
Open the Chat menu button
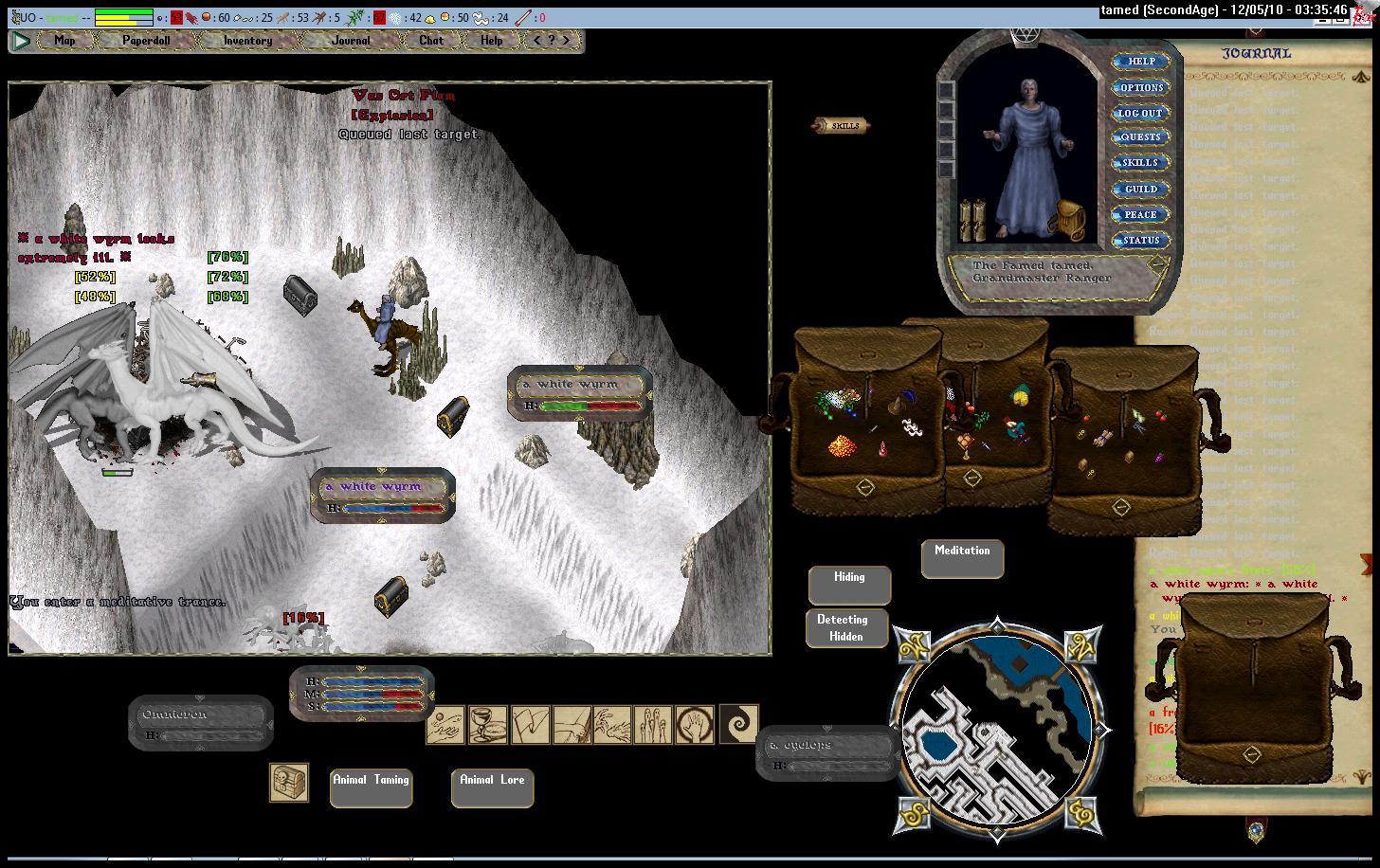click(431, 41)
